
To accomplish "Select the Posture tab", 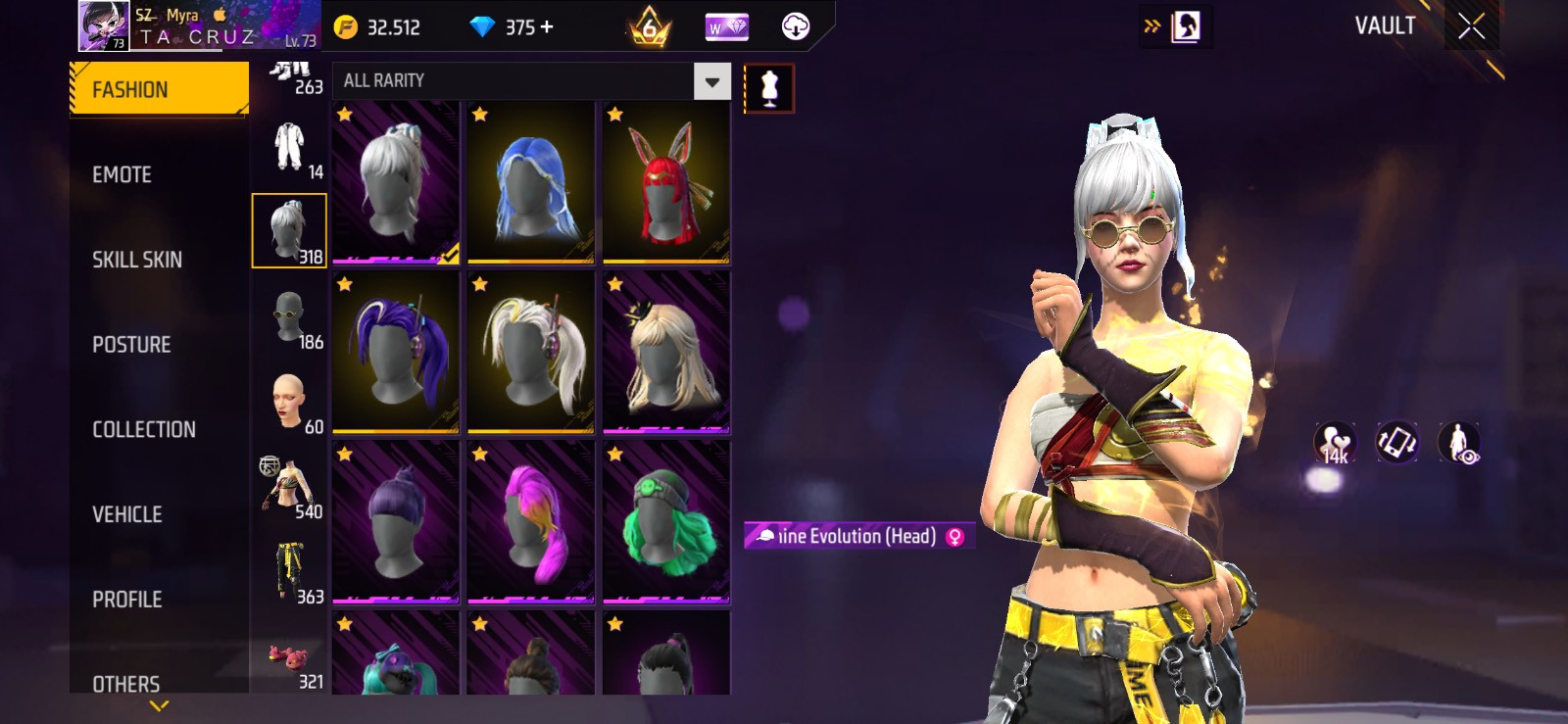I will pyautogui.click(x=131, y=345).
